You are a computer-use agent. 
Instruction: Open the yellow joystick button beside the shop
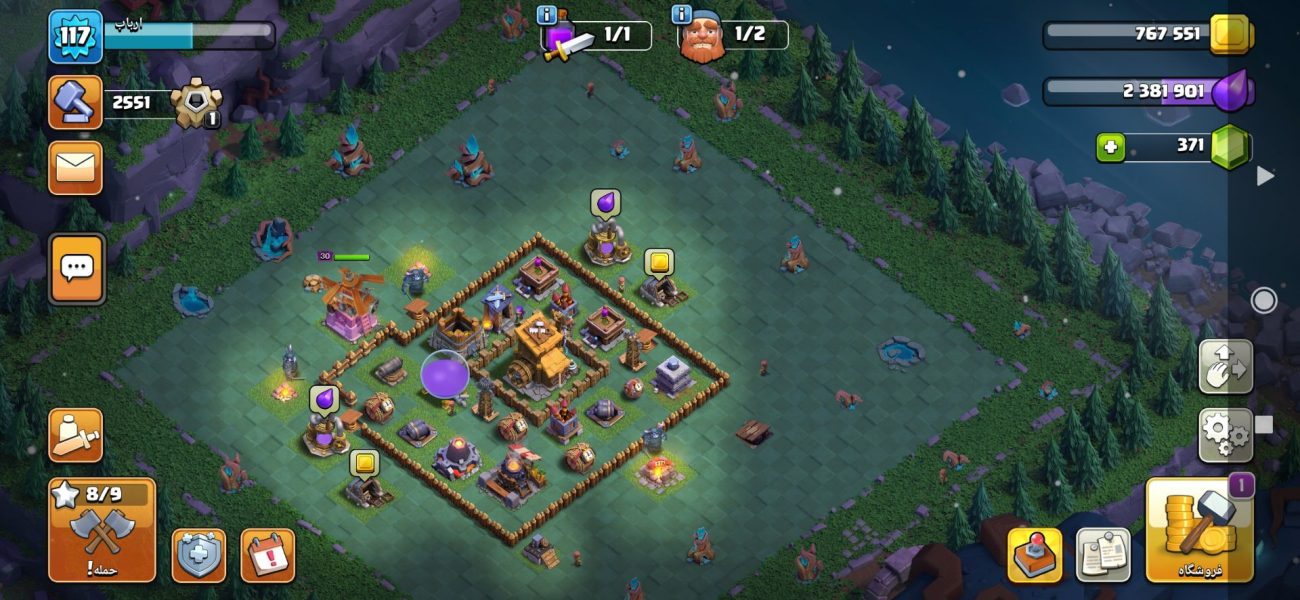pos(1035,555)
